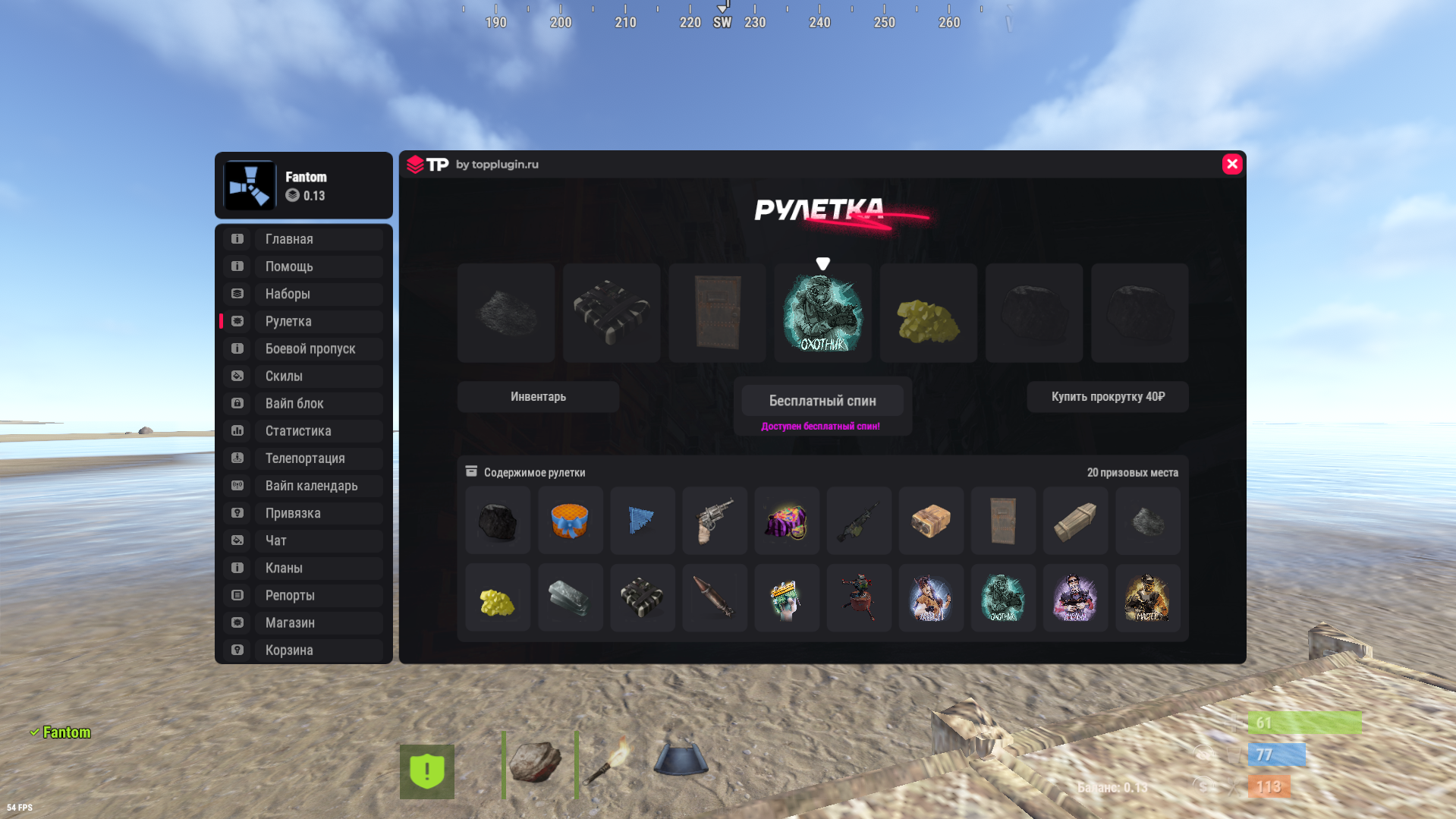Click the Охотник item under the pointer
1456x819 pixels.
822,313
